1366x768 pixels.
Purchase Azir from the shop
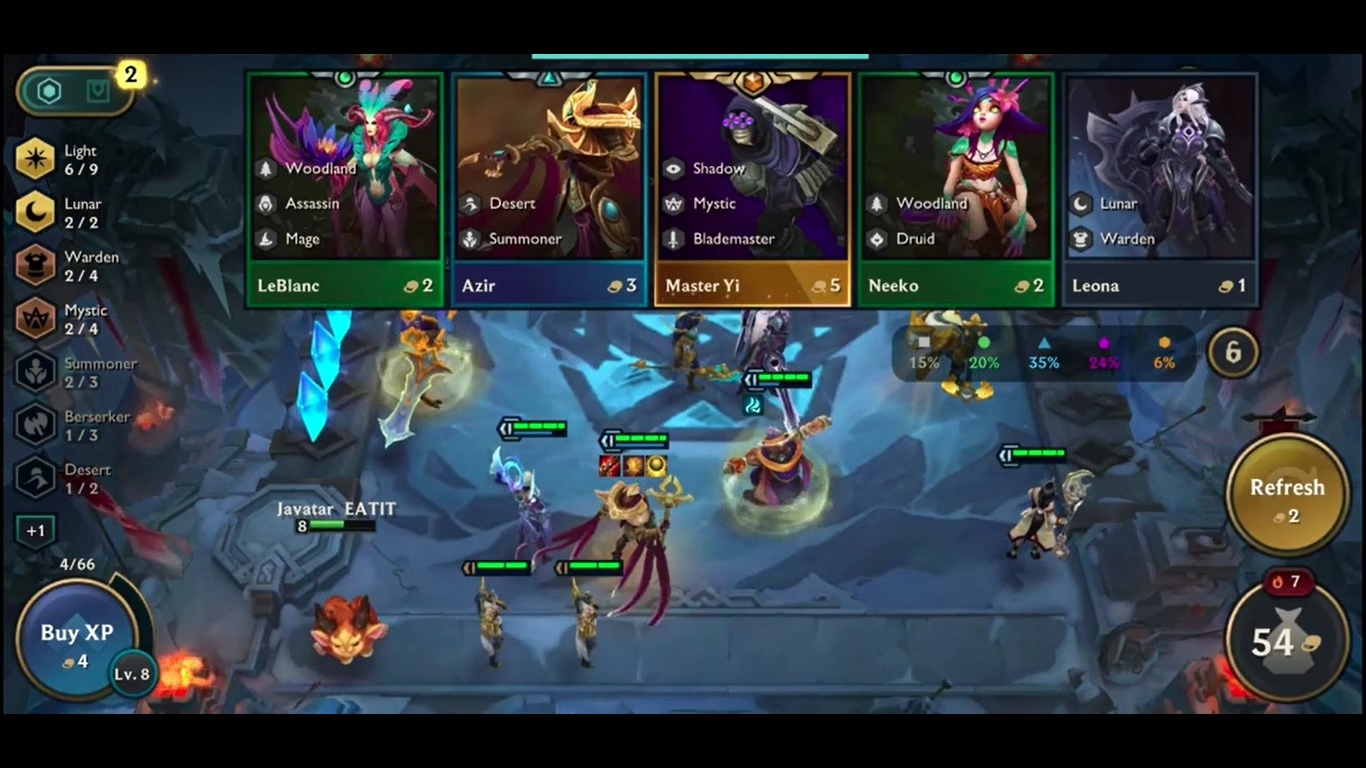(x=549, y=190)
